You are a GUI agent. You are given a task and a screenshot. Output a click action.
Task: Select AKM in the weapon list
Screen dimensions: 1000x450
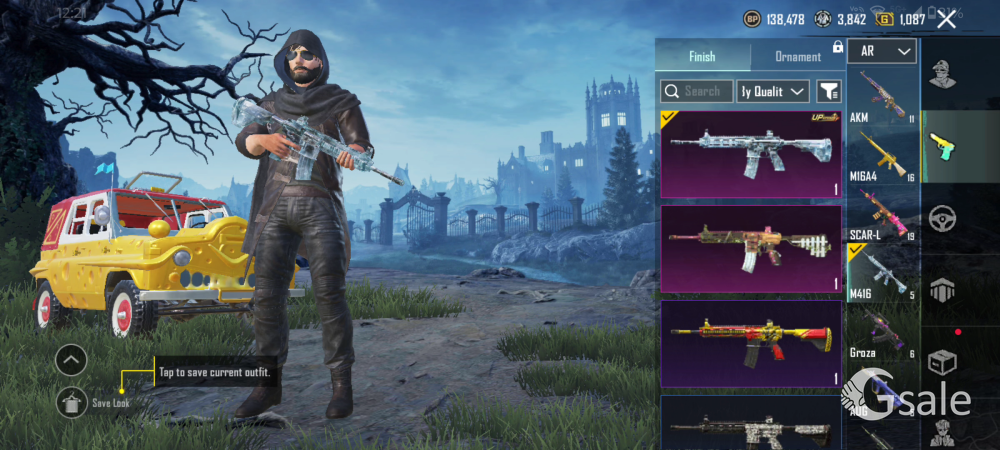[882, 96]
